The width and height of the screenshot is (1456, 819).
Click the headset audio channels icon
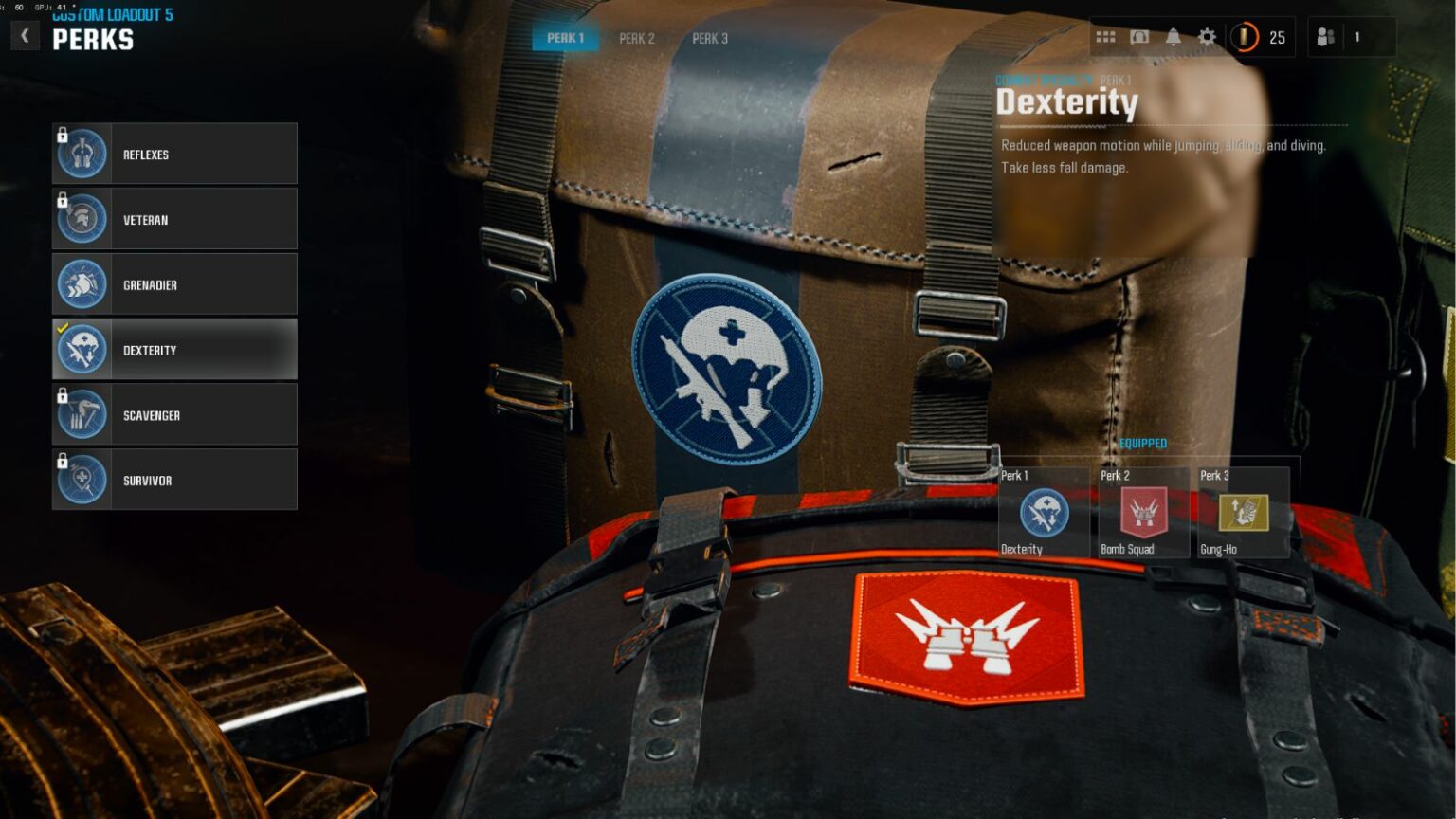[1138, 36]
